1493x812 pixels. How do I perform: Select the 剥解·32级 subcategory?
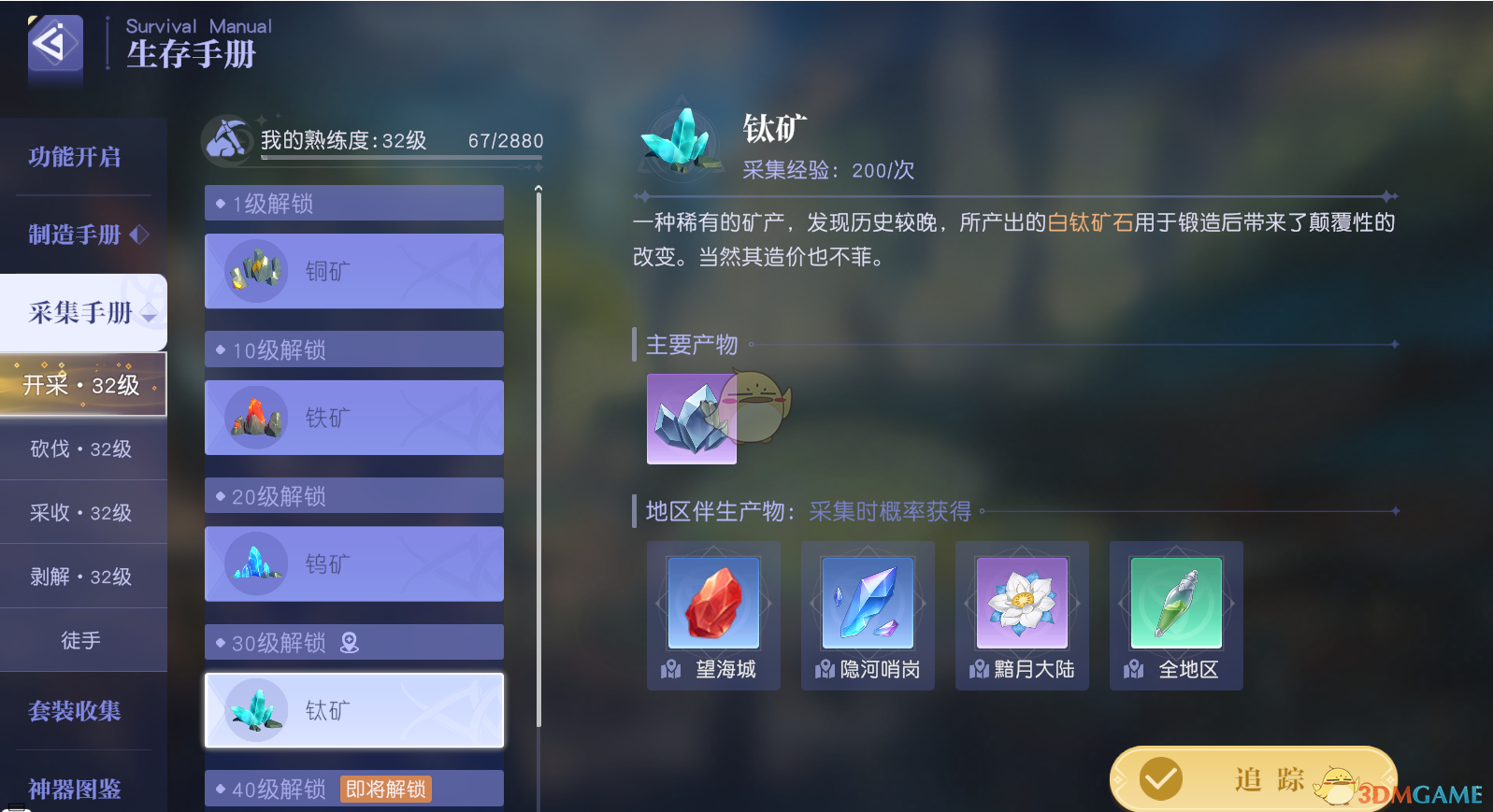79,576
